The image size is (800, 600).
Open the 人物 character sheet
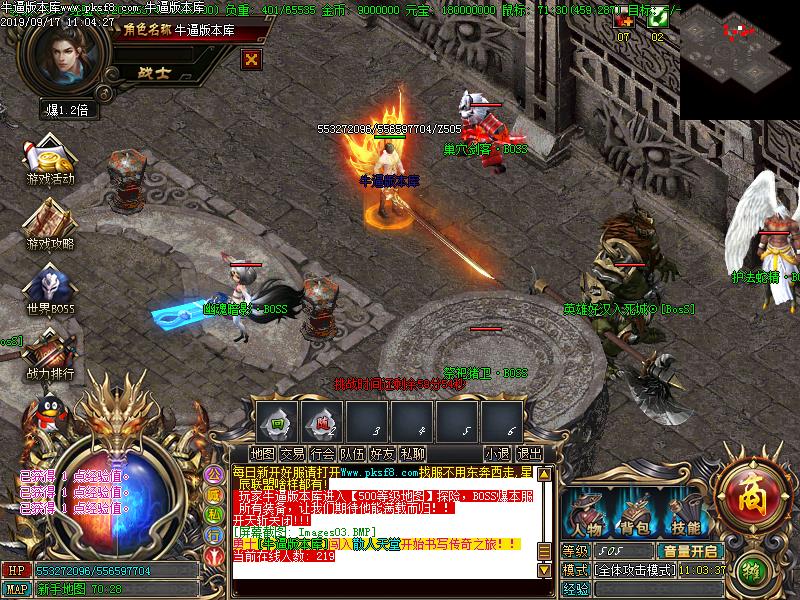(587, 514)
